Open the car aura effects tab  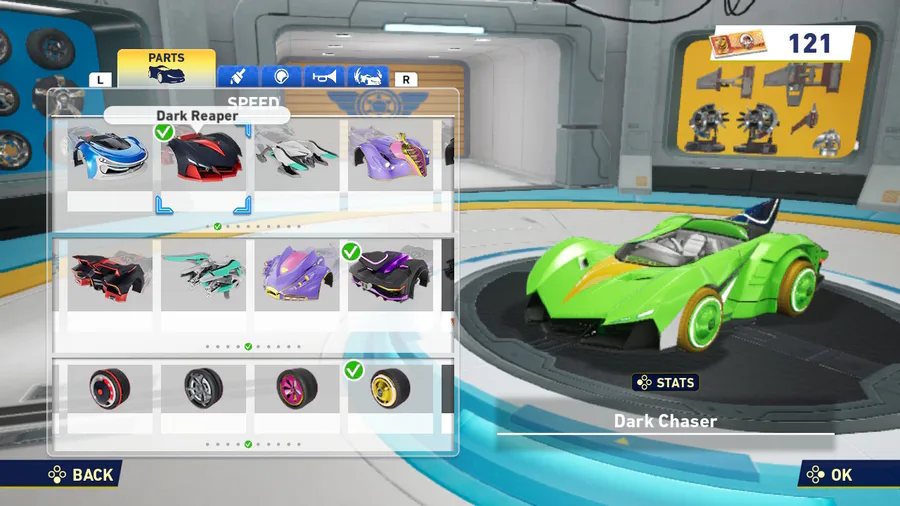point(368,77)
